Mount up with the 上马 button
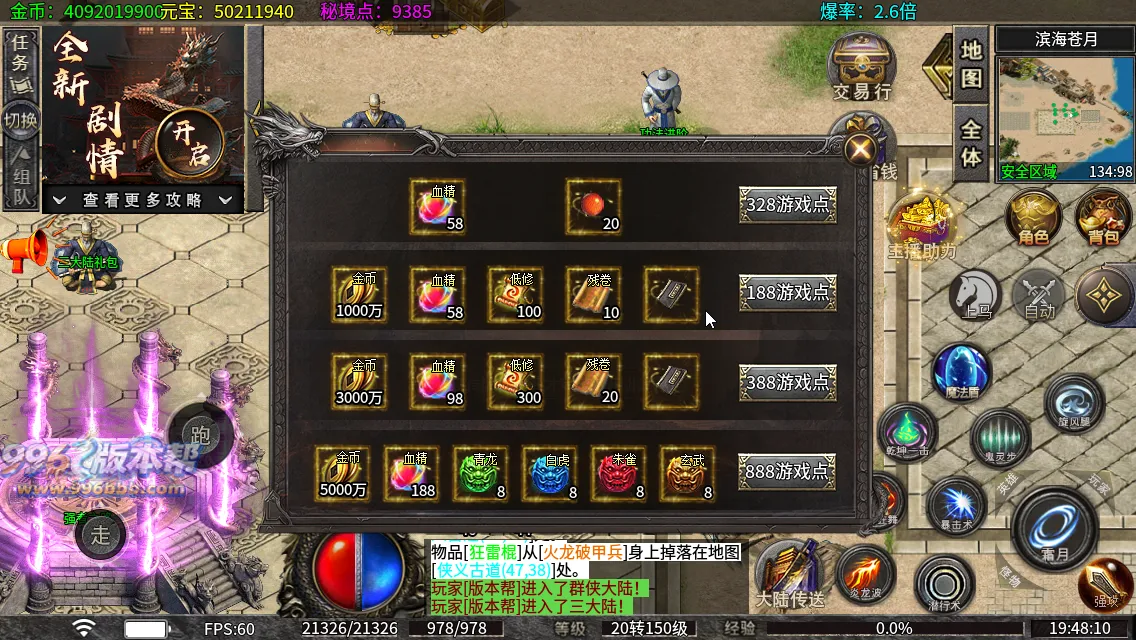 pos(975,295)
